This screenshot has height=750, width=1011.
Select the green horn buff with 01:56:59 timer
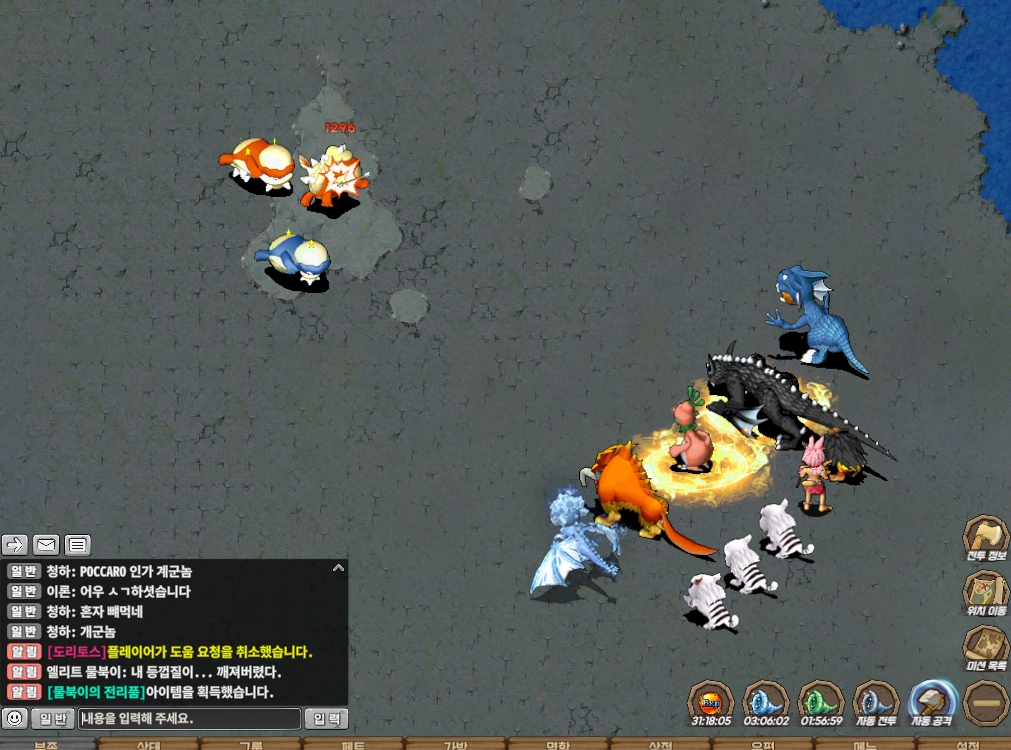click(822, 702)
